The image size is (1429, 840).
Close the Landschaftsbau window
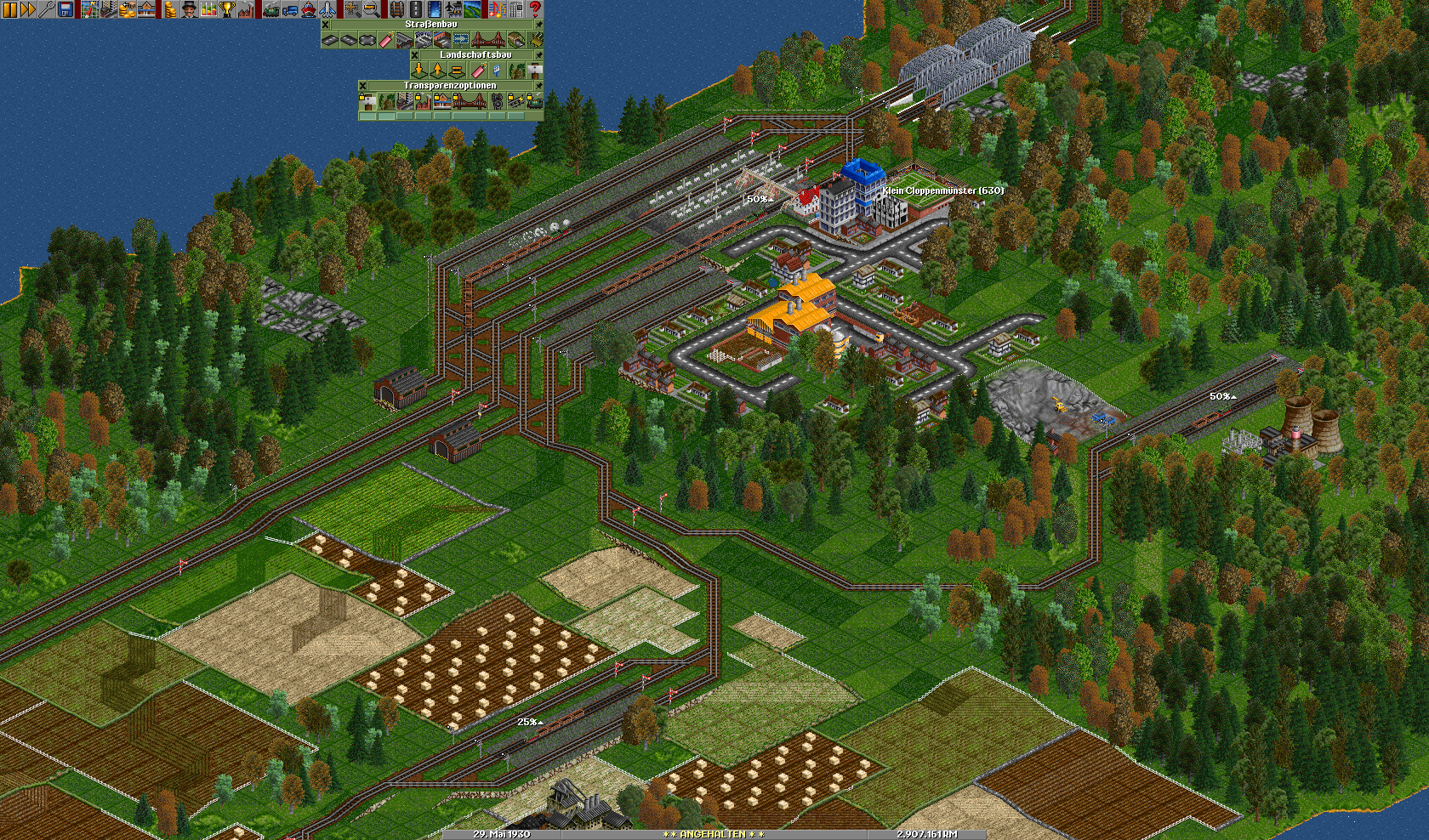tap(415, 55)
